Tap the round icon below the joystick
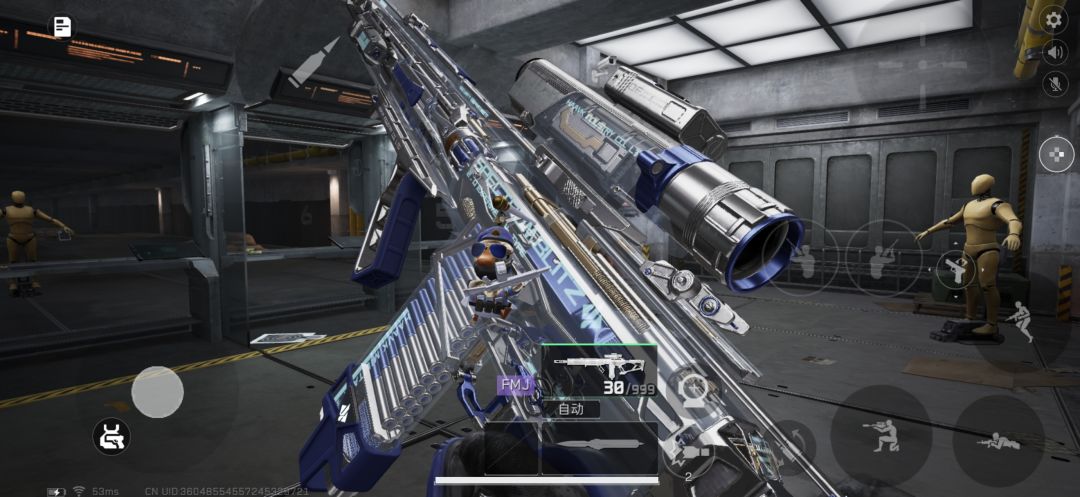The width and height of the screenshot is (1080, 497). pos(111,436)
